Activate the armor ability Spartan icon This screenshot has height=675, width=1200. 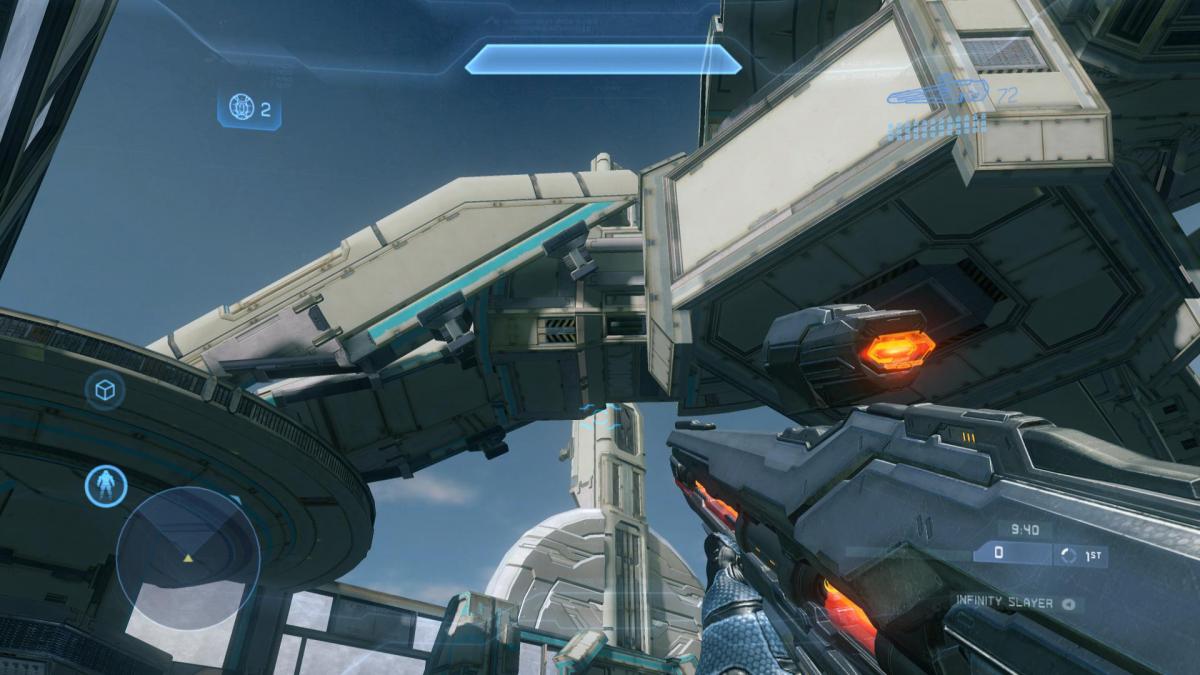tap(104, 485)
